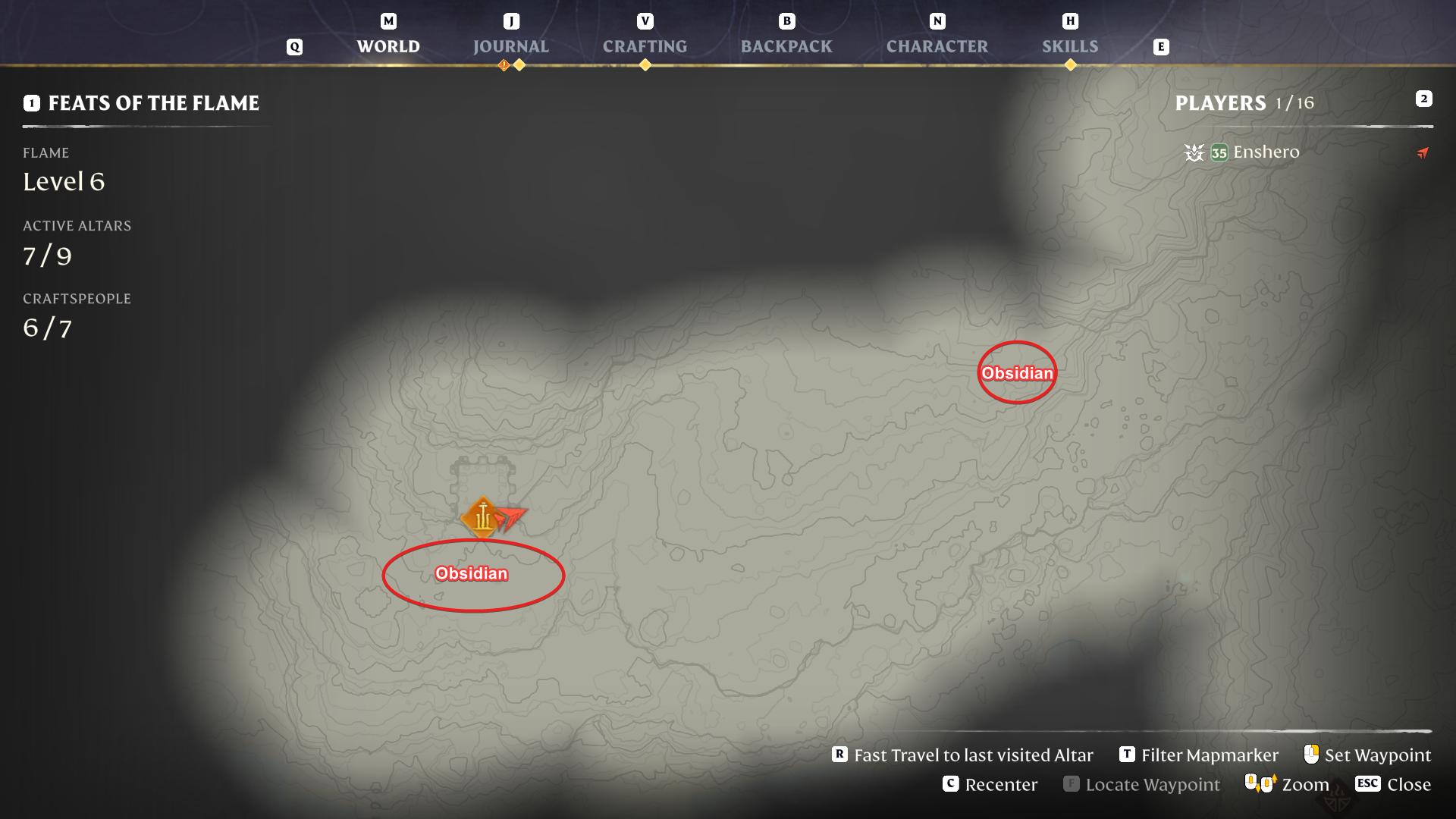Select the orange Flame Altar map marker

(481, 518)
